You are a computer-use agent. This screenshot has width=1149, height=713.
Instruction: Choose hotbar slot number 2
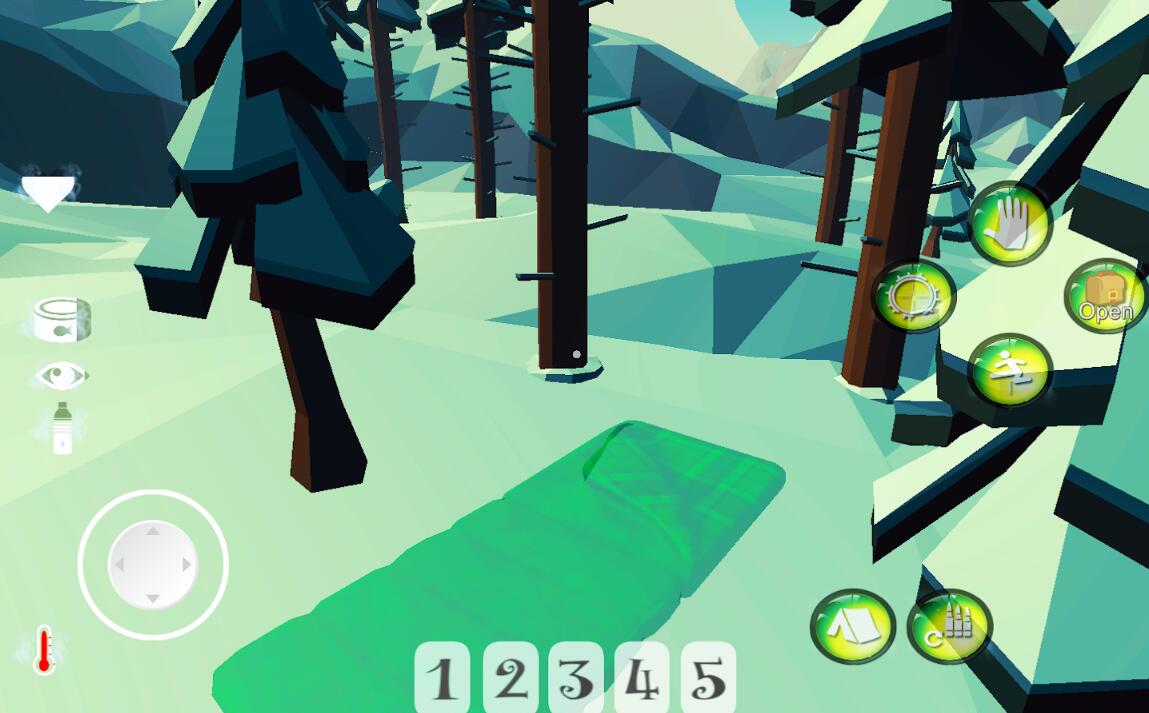(x=510, y=677)
